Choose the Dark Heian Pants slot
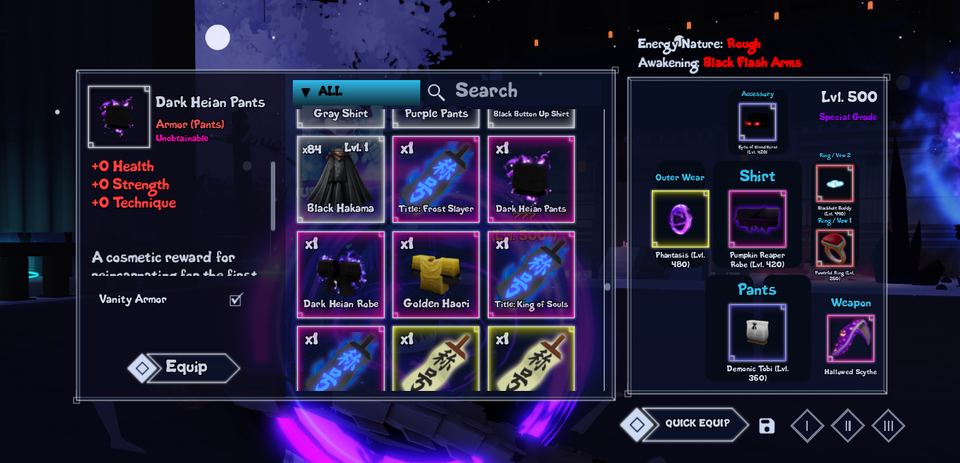 point(531,179)
